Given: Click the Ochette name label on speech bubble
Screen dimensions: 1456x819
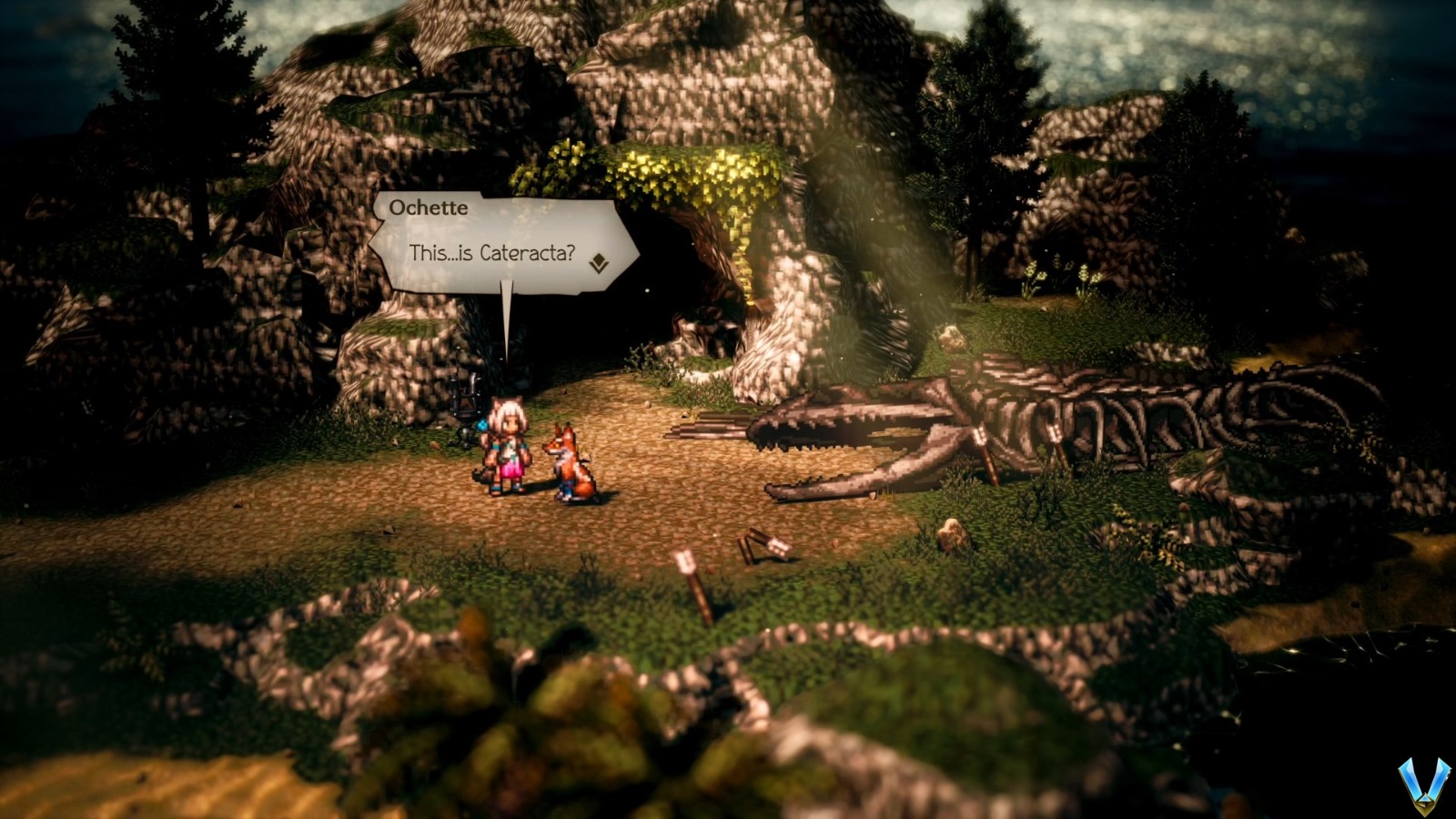Looking at the screenshot, I should pyautogui.click(x=429, y=207).
